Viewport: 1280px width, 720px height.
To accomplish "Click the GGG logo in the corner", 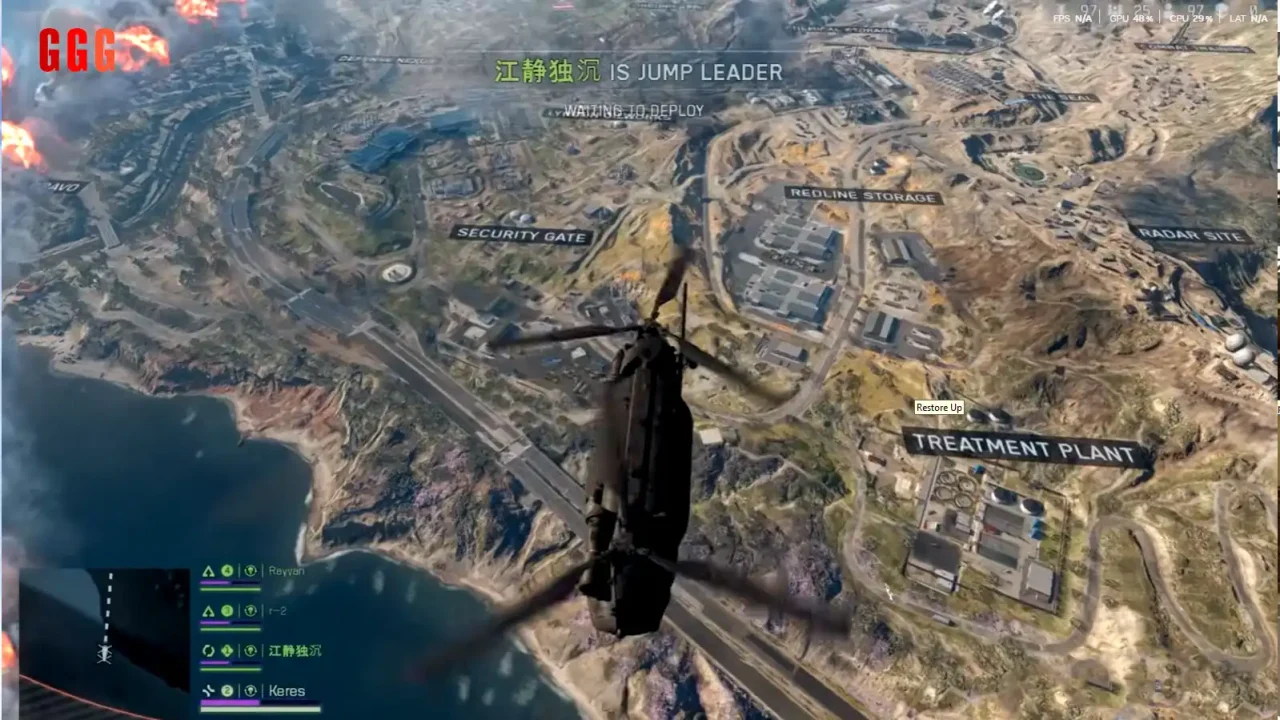I will coord(75,50).
